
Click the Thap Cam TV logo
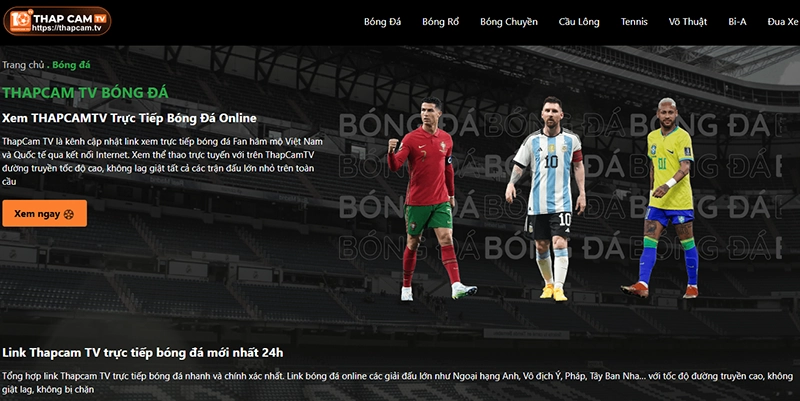[x=57, y=21]
